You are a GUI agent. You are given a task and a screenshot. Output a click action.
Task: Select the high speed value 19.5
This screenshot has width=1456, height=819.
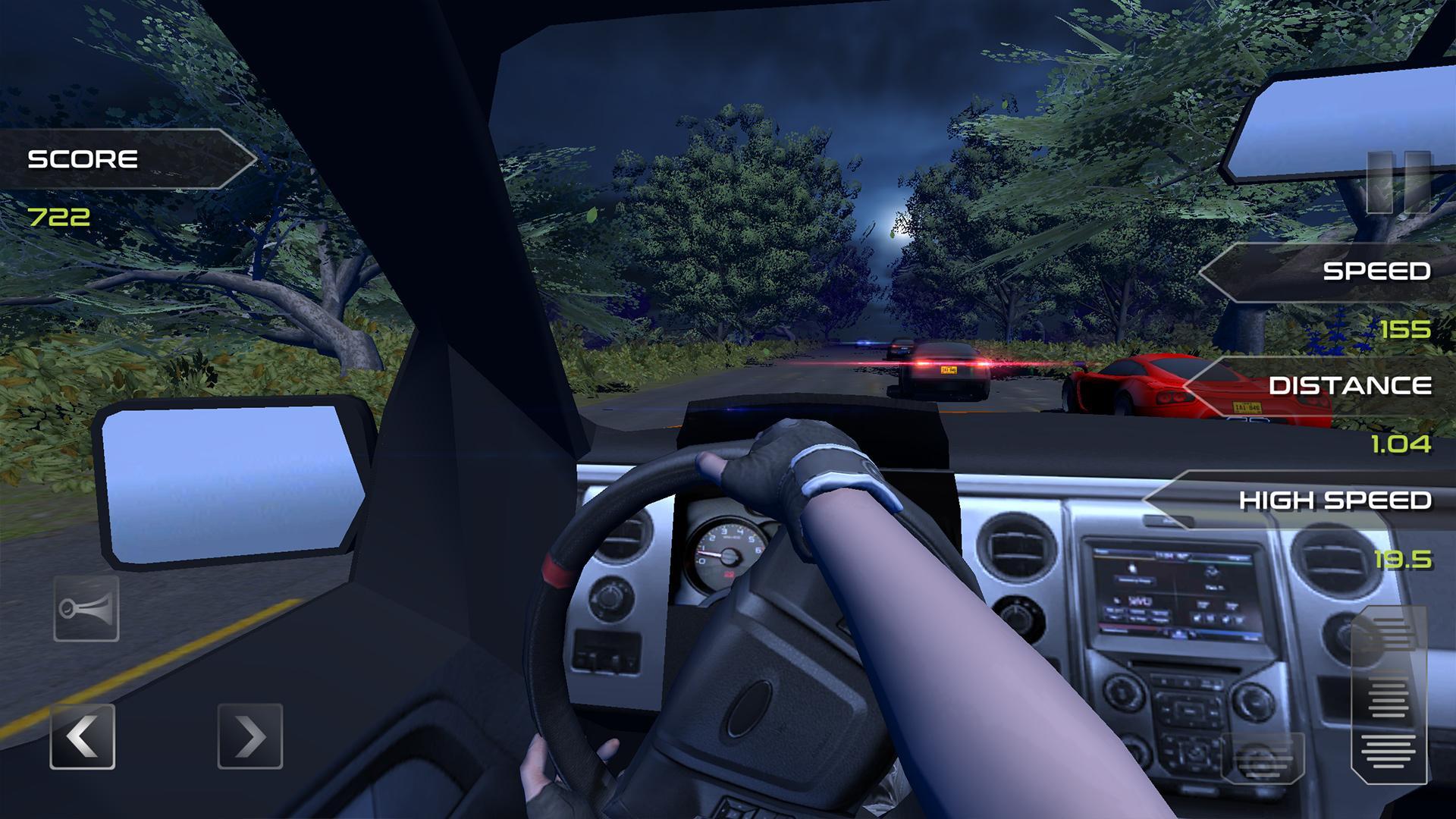[x=1404, y=559]
